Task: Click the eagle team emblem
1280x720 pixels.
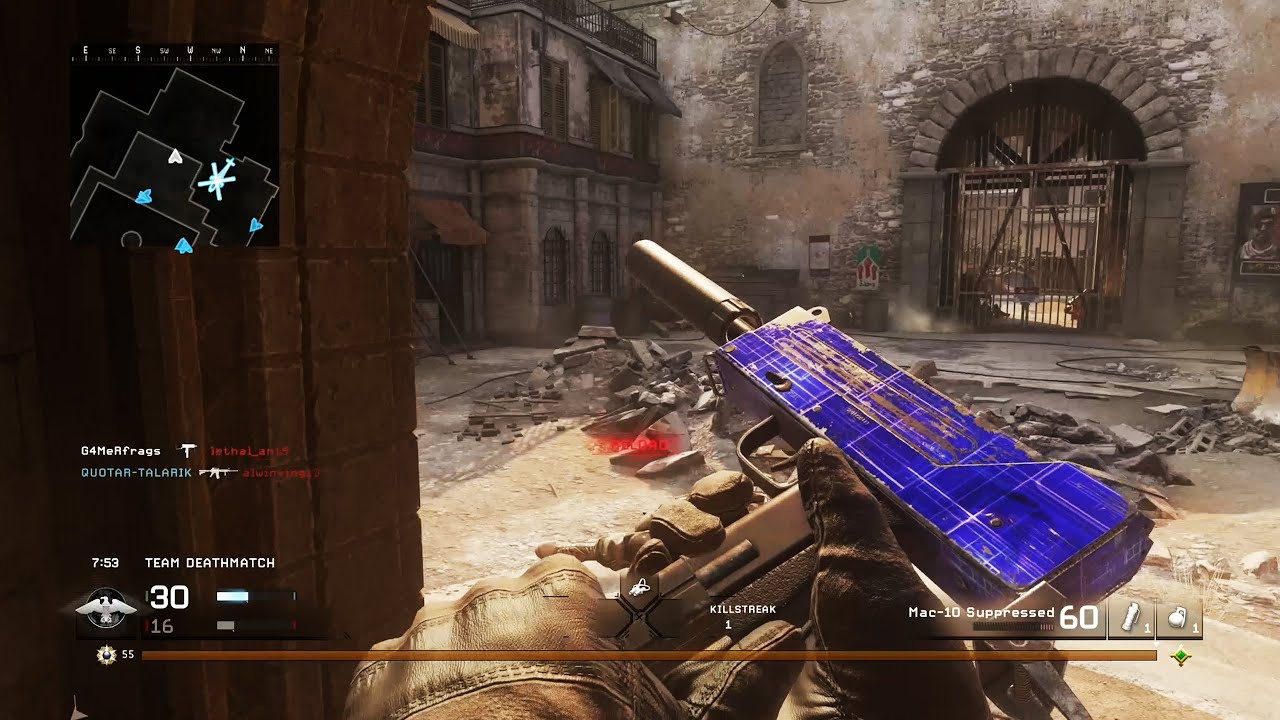Action: point(105,609)
